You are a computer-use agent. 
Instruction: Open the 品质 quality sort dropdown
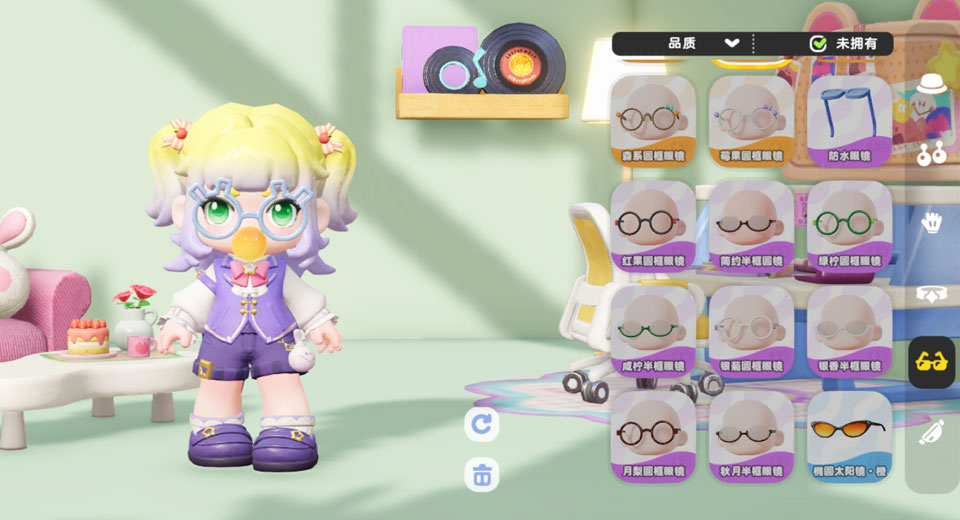click(703, 43)
